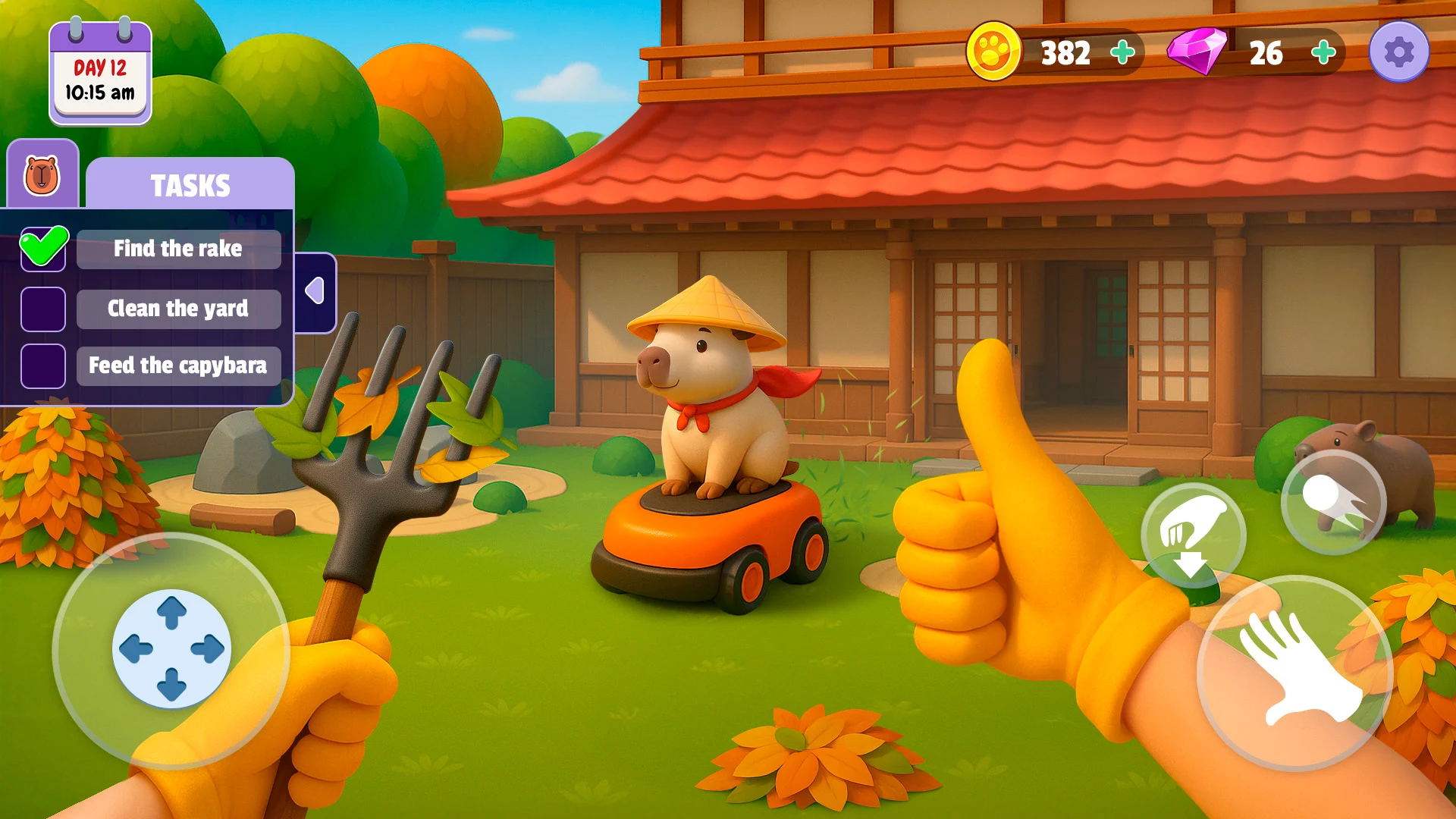1456x819 pixels.
Task: Open the day 12 calendar
Action: pyautogui.click(x=100, y=74)
